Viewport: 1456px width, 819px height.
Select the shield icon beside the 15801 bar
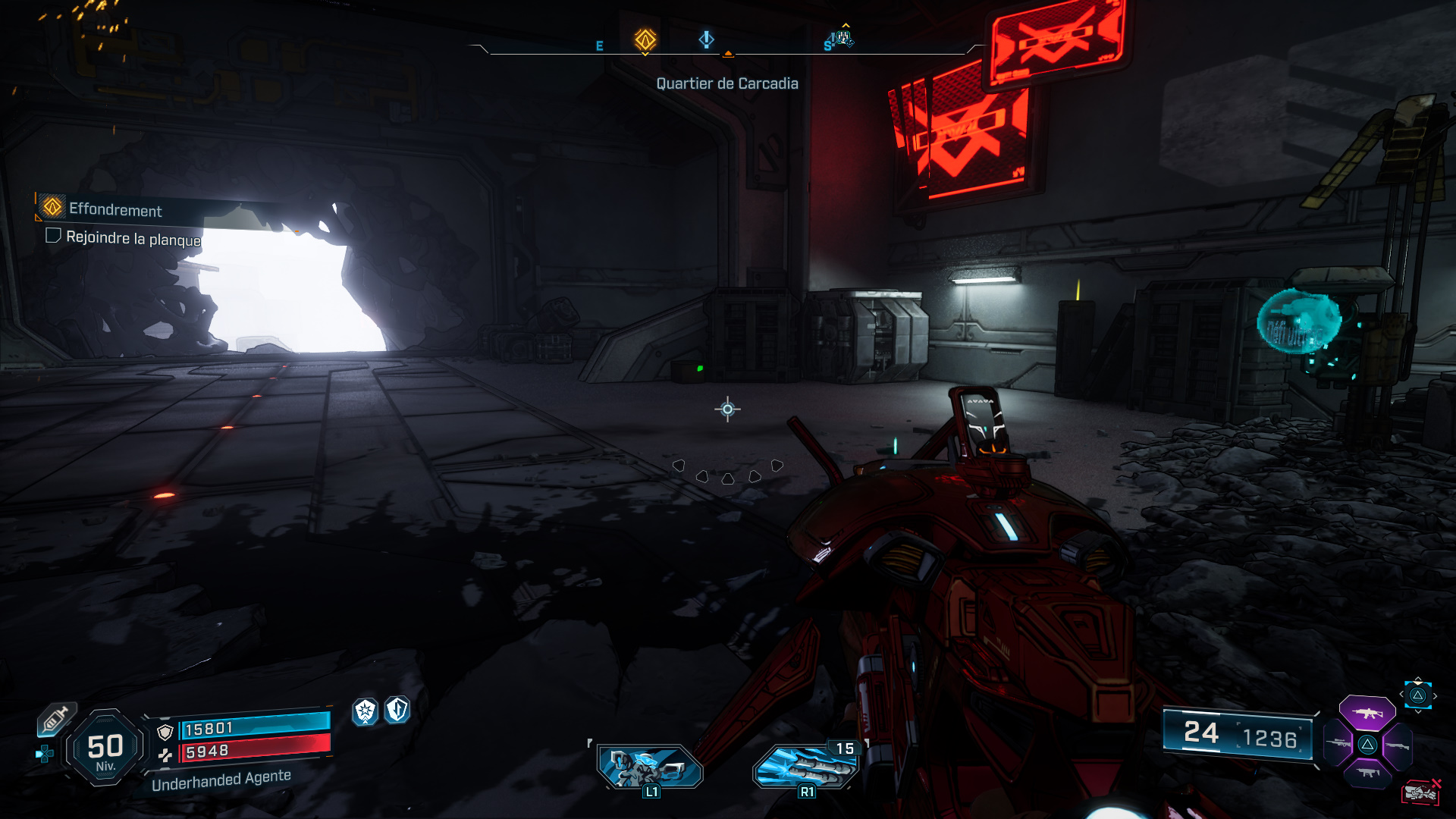pyautogui.click(x=165, y=732)
